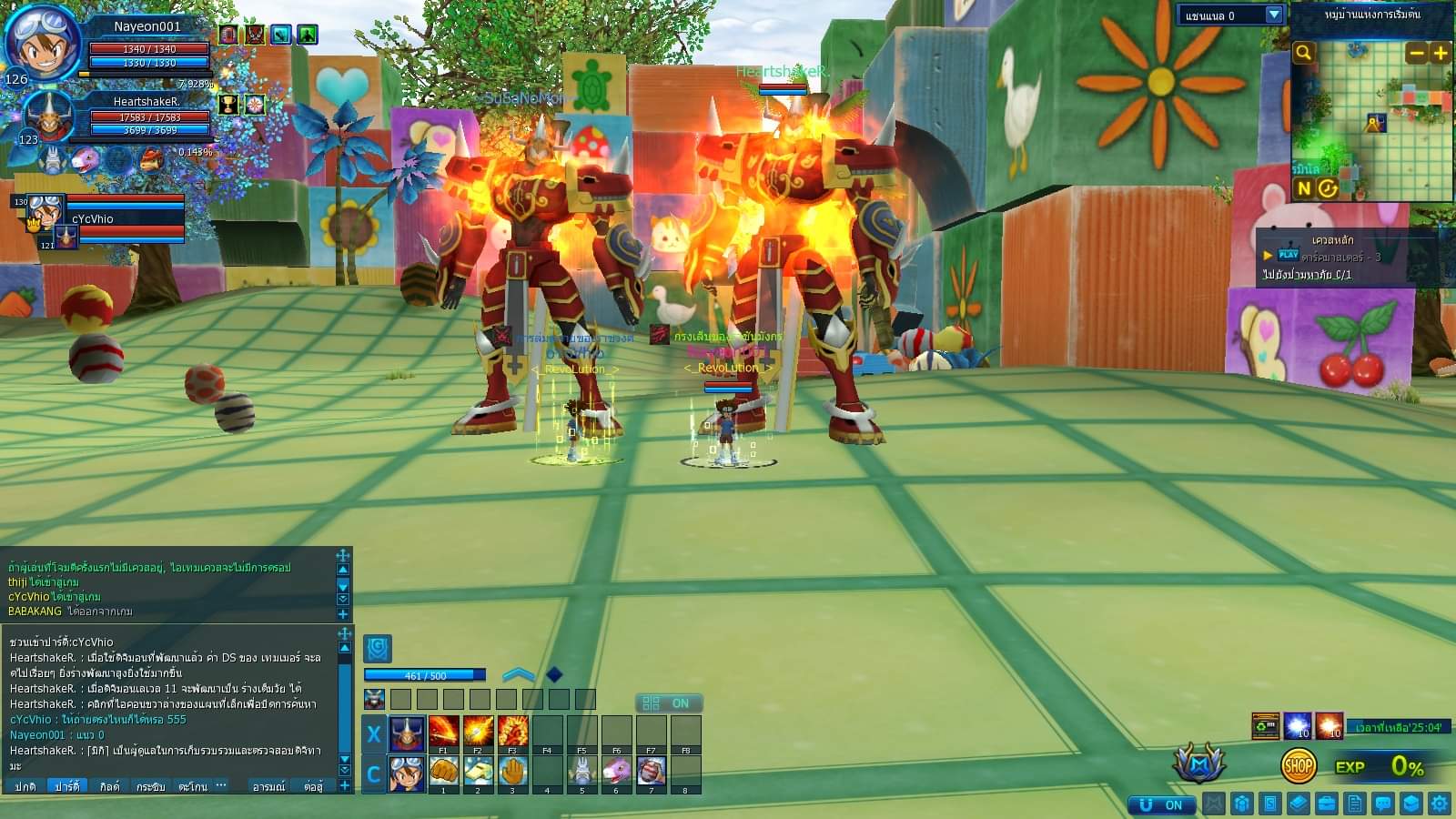Image resolution: width=1456 pixels, height=819 pixels.
Task: Open the gear settings icon
Action: click(1439, 804)
